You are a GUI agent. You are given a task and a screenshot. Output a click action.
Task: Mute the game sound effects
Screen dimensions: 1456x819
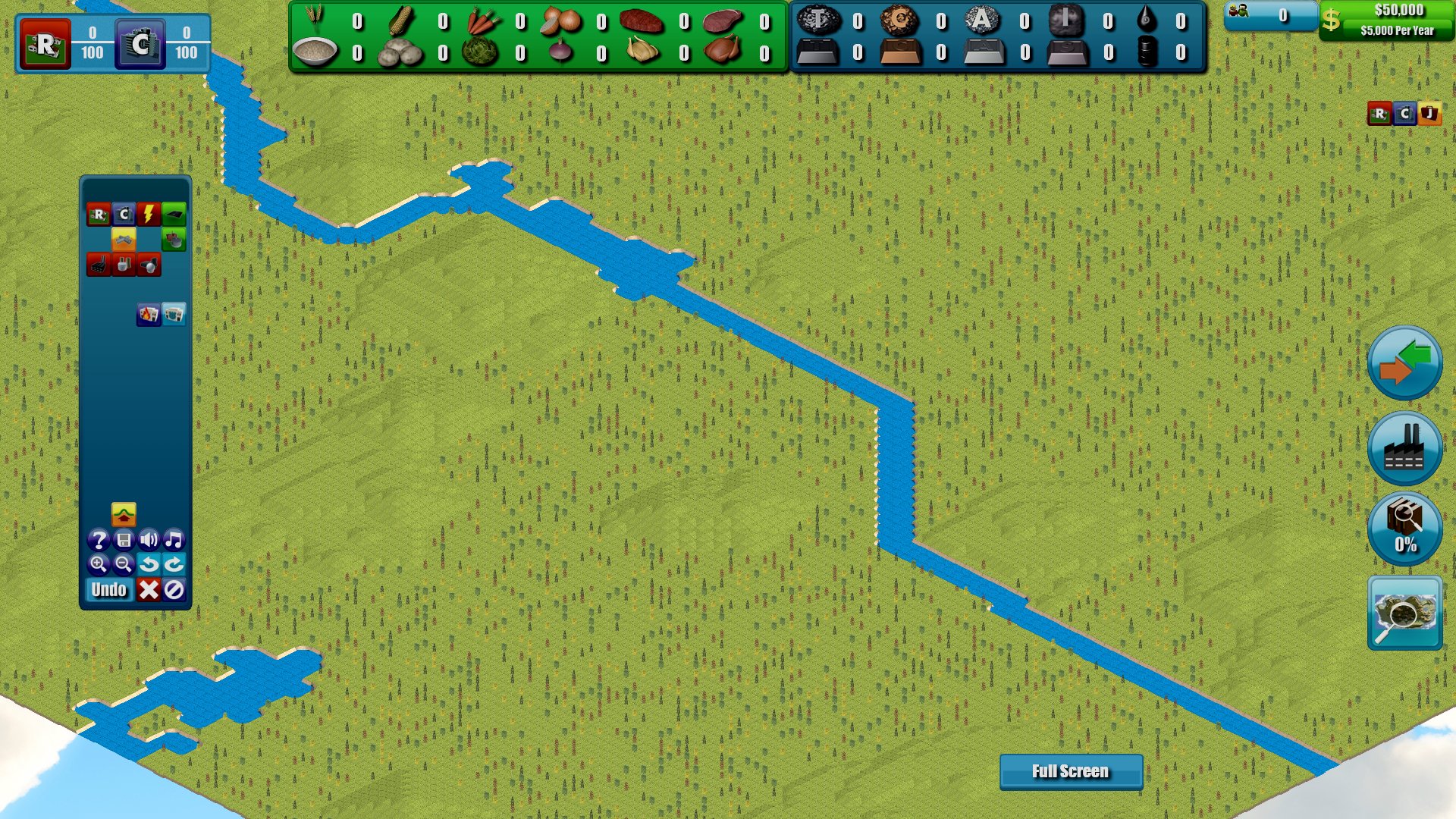(149, 540)
